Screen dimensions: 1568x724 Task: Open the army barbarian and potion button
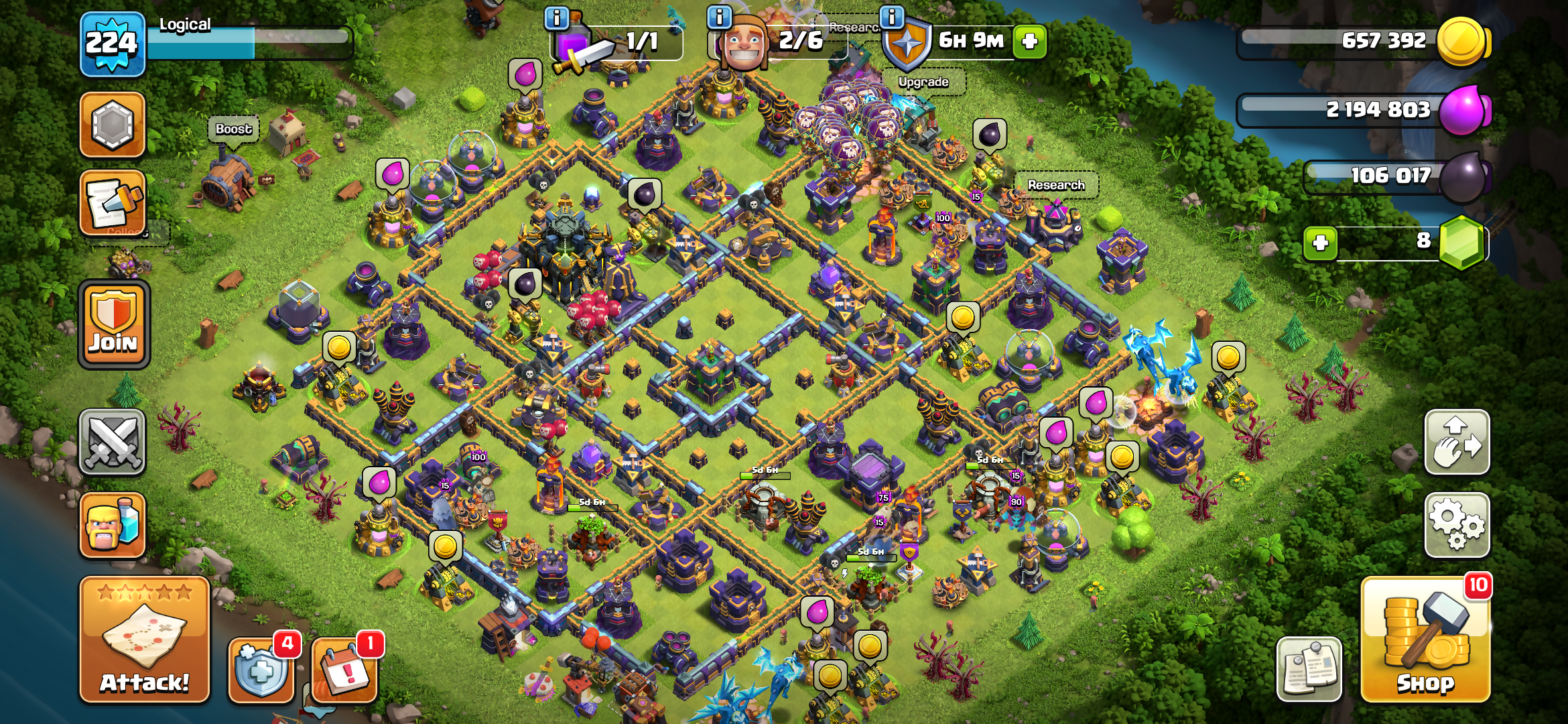pyautogui.click(x=113, y=526)
